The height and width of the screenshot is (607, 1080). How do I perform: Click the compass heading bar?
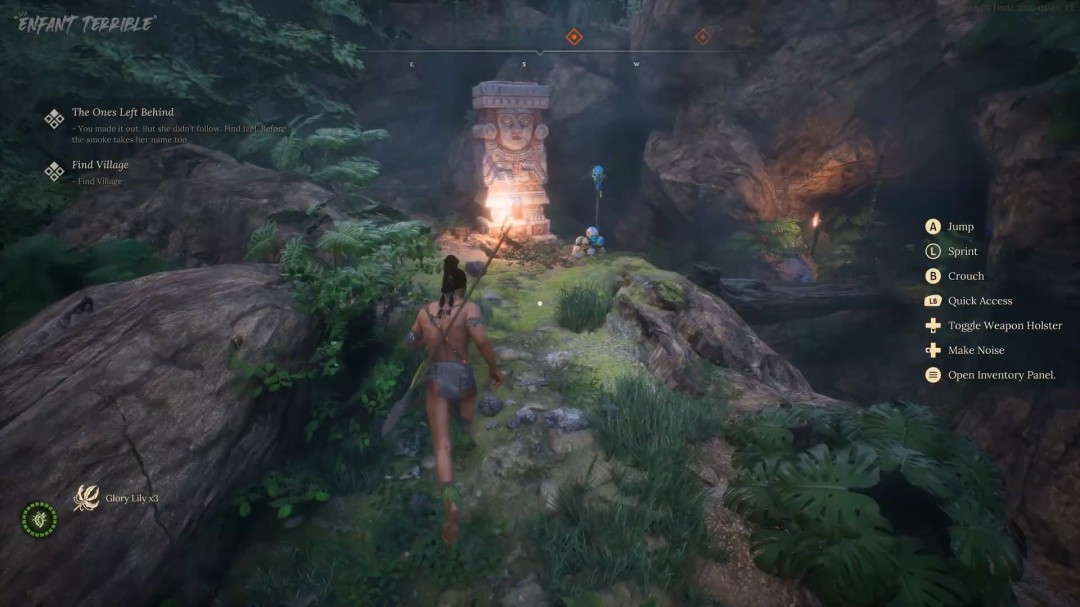[x=540, y=51]
